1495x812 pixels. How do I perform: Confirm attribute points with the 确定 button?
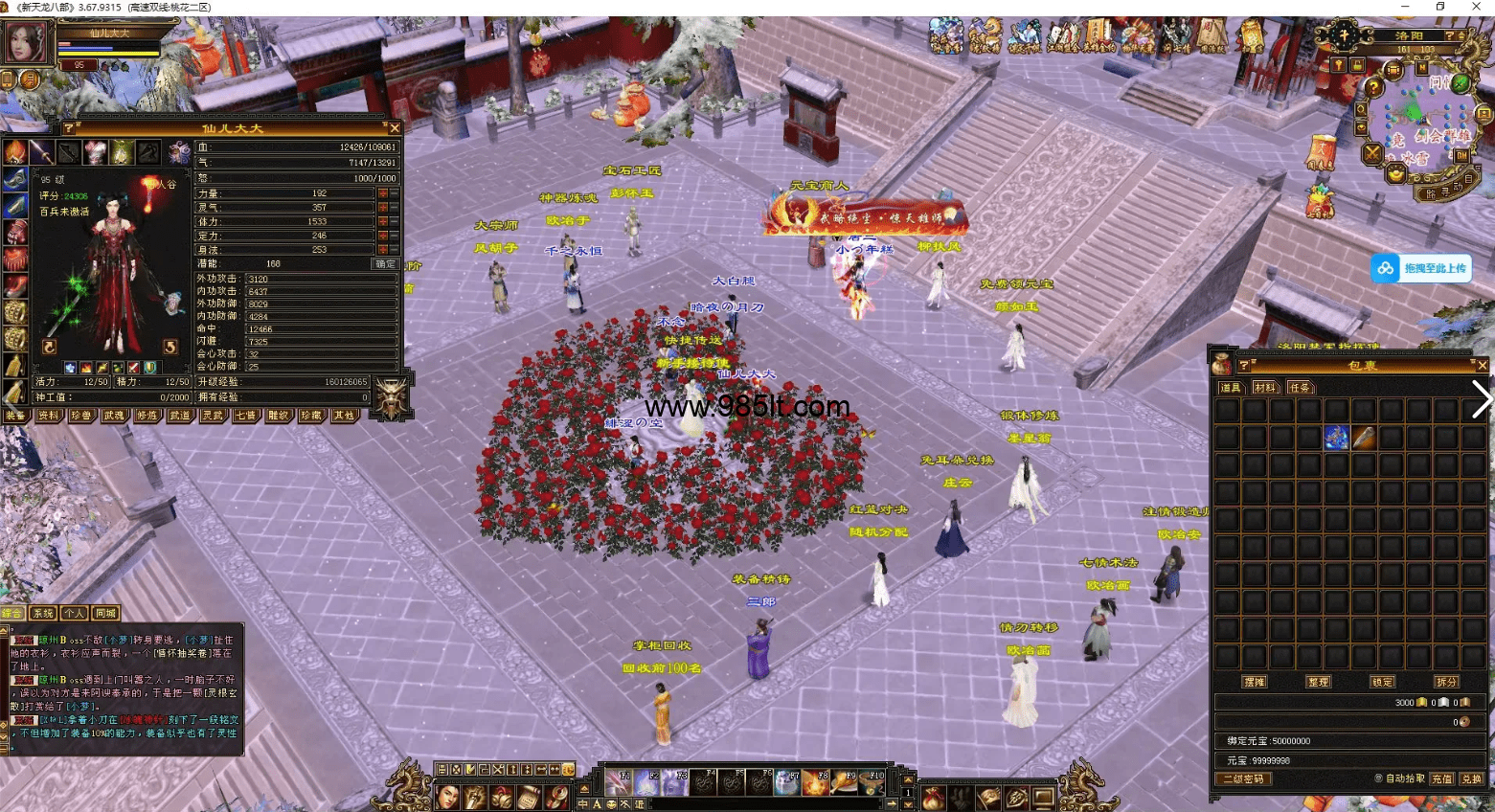[385, 263]
